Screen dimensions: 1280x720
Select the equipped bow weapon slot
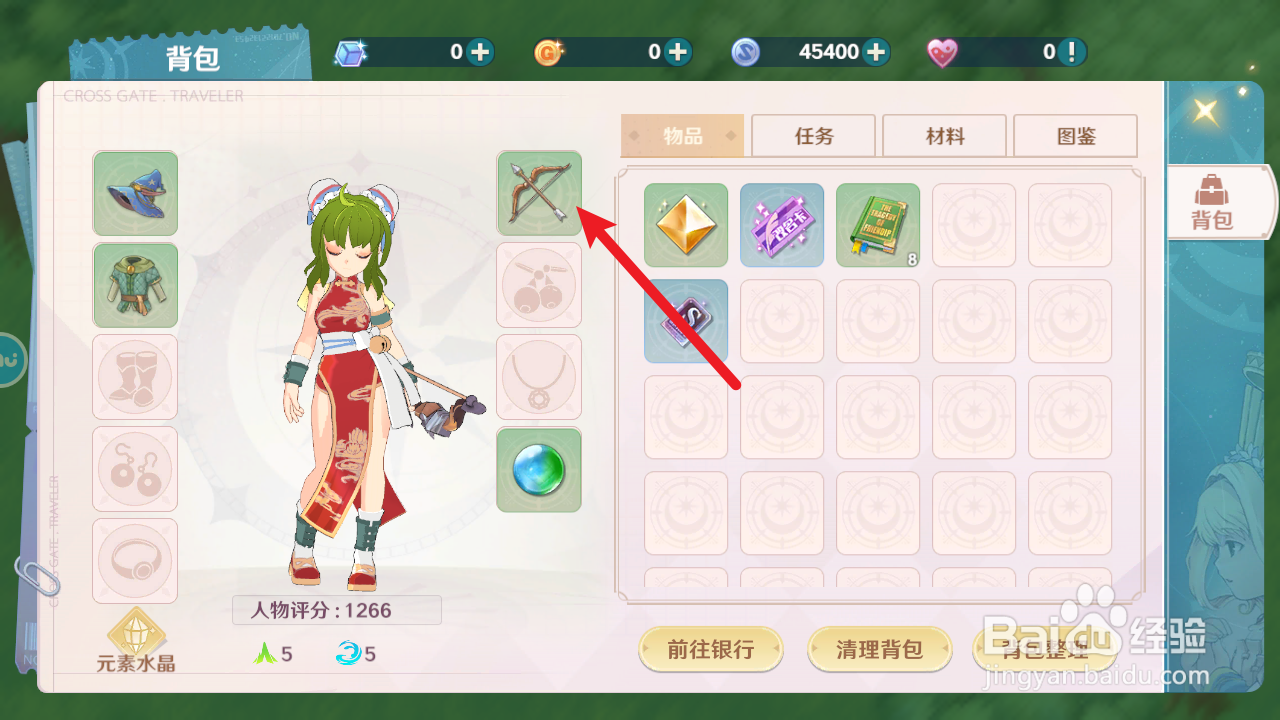pyautogui.click(x=539, y=193)
